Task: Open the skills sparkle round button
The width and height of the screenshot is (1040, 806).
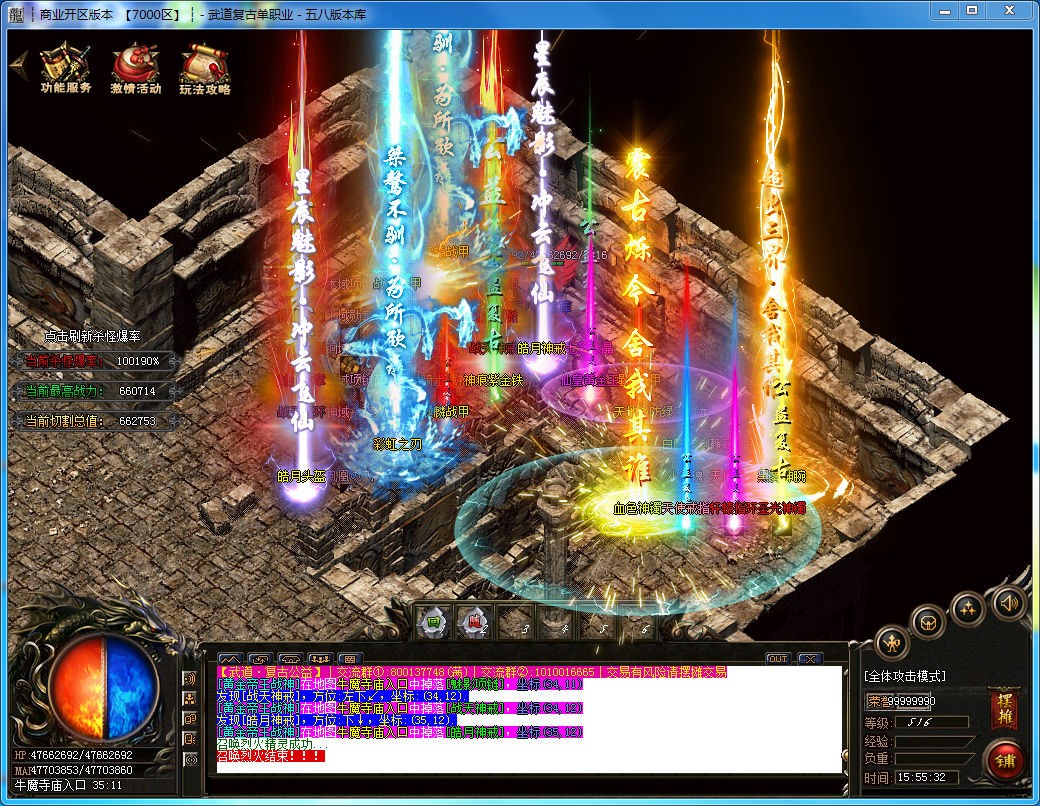Action: (968, 606)
